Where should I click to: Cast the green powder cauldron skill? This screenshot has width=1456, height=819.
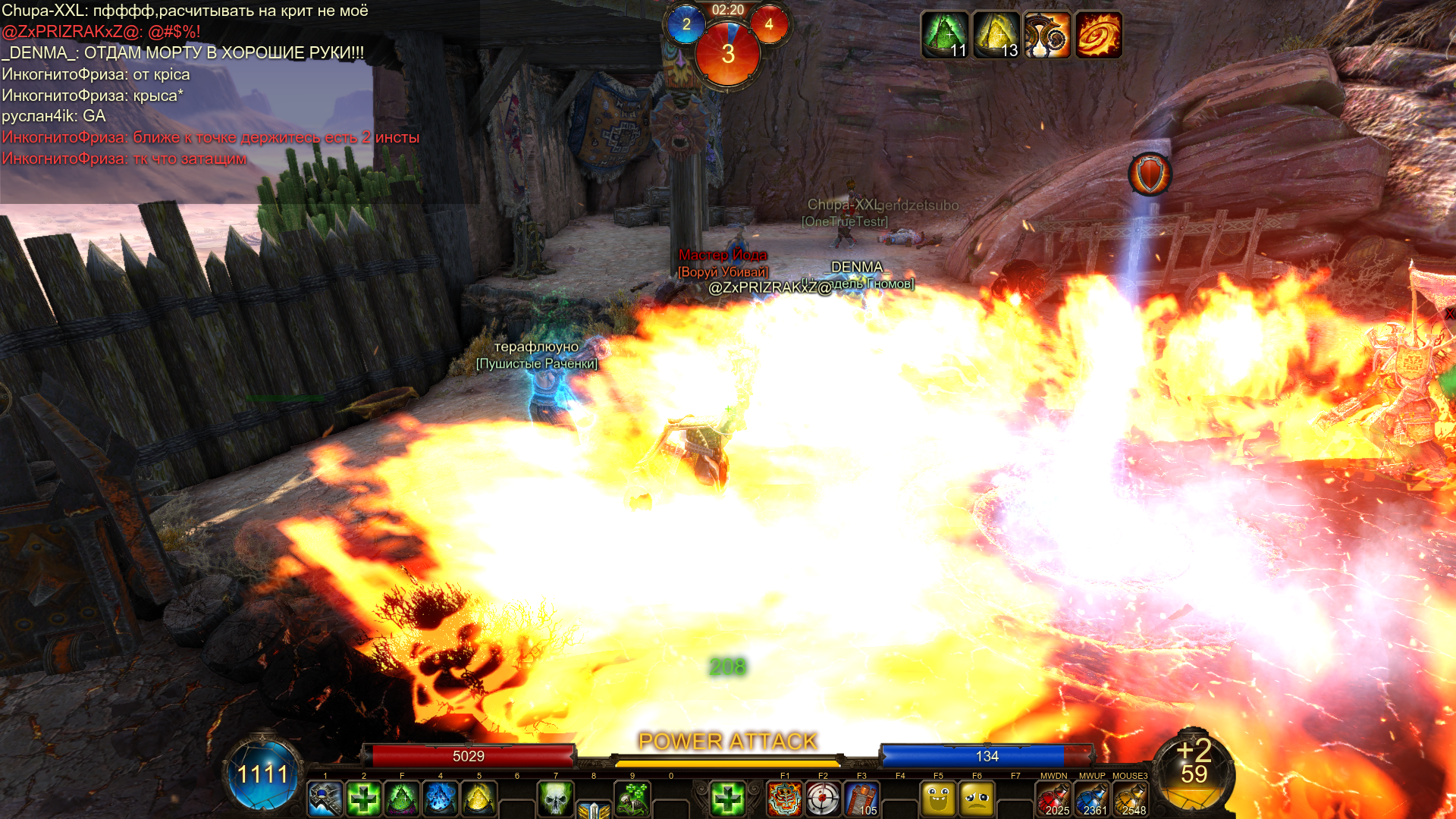click(x=402, y=799)
